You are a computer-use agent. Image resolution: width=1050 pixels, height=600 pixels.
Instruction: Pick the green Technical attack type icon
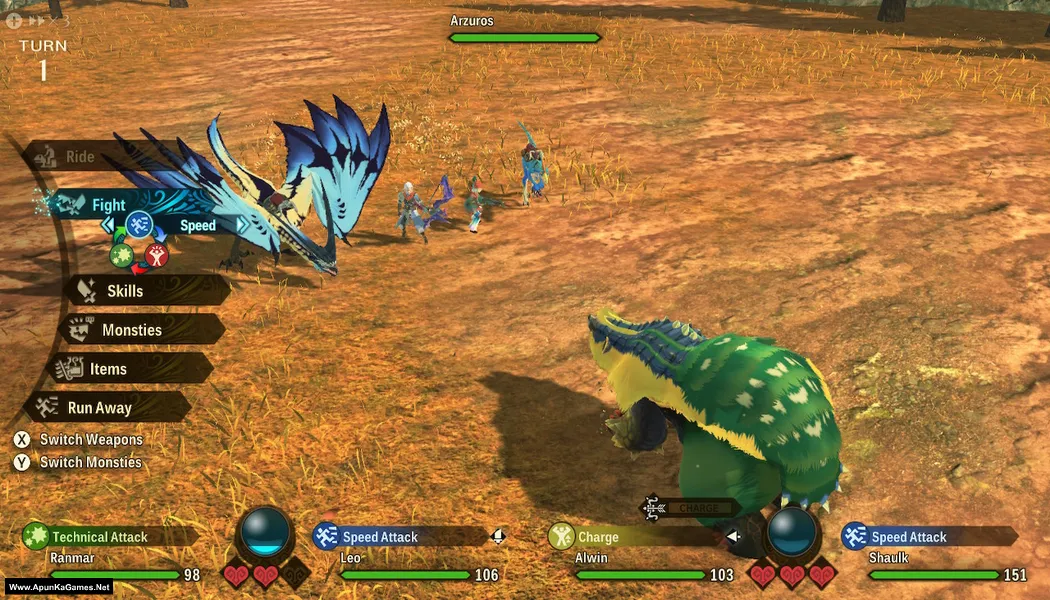pyautogui.click(x=121, y=255)
